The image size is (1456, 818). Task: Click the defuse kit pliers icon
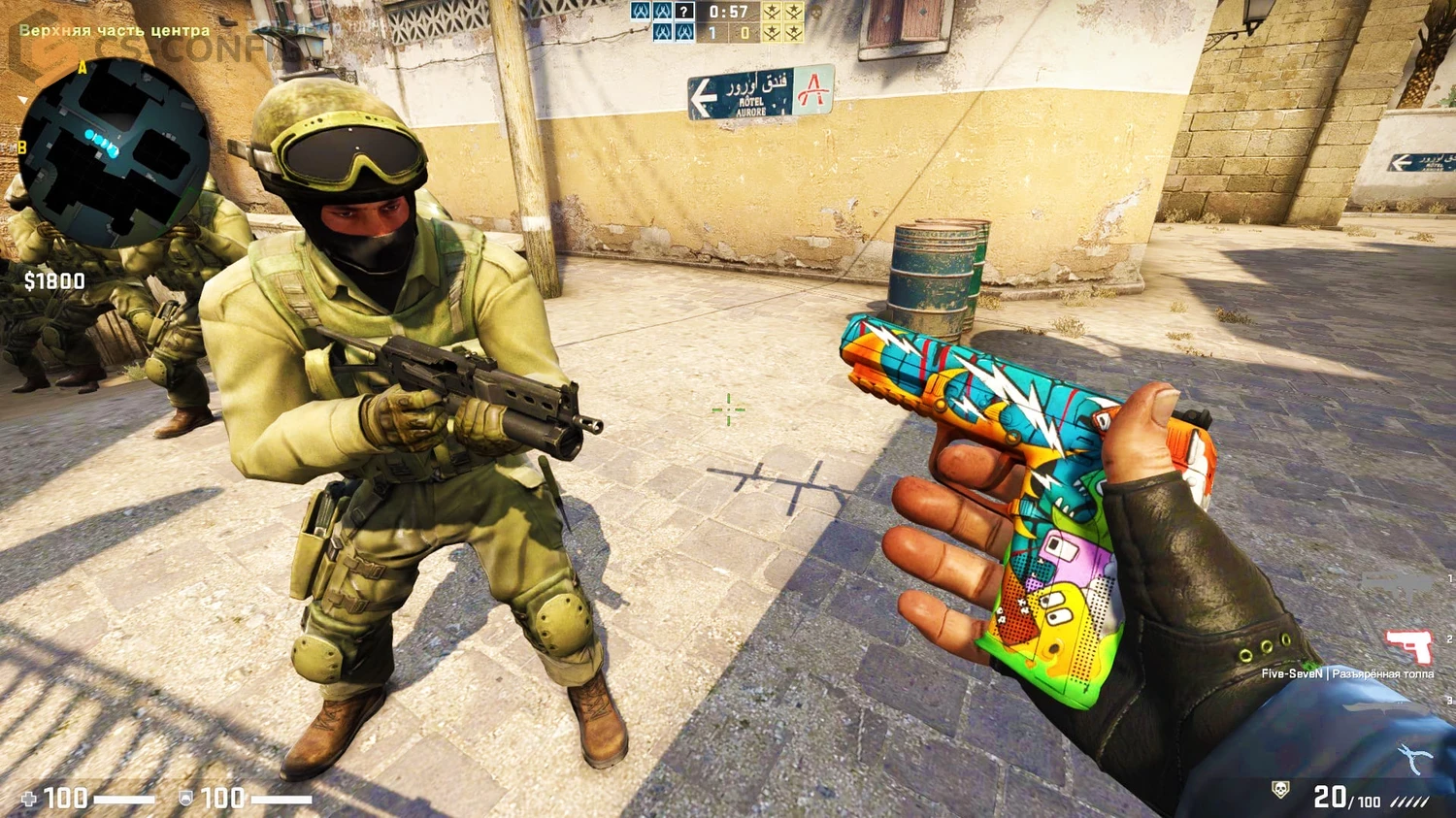(x=1411, y=756)
